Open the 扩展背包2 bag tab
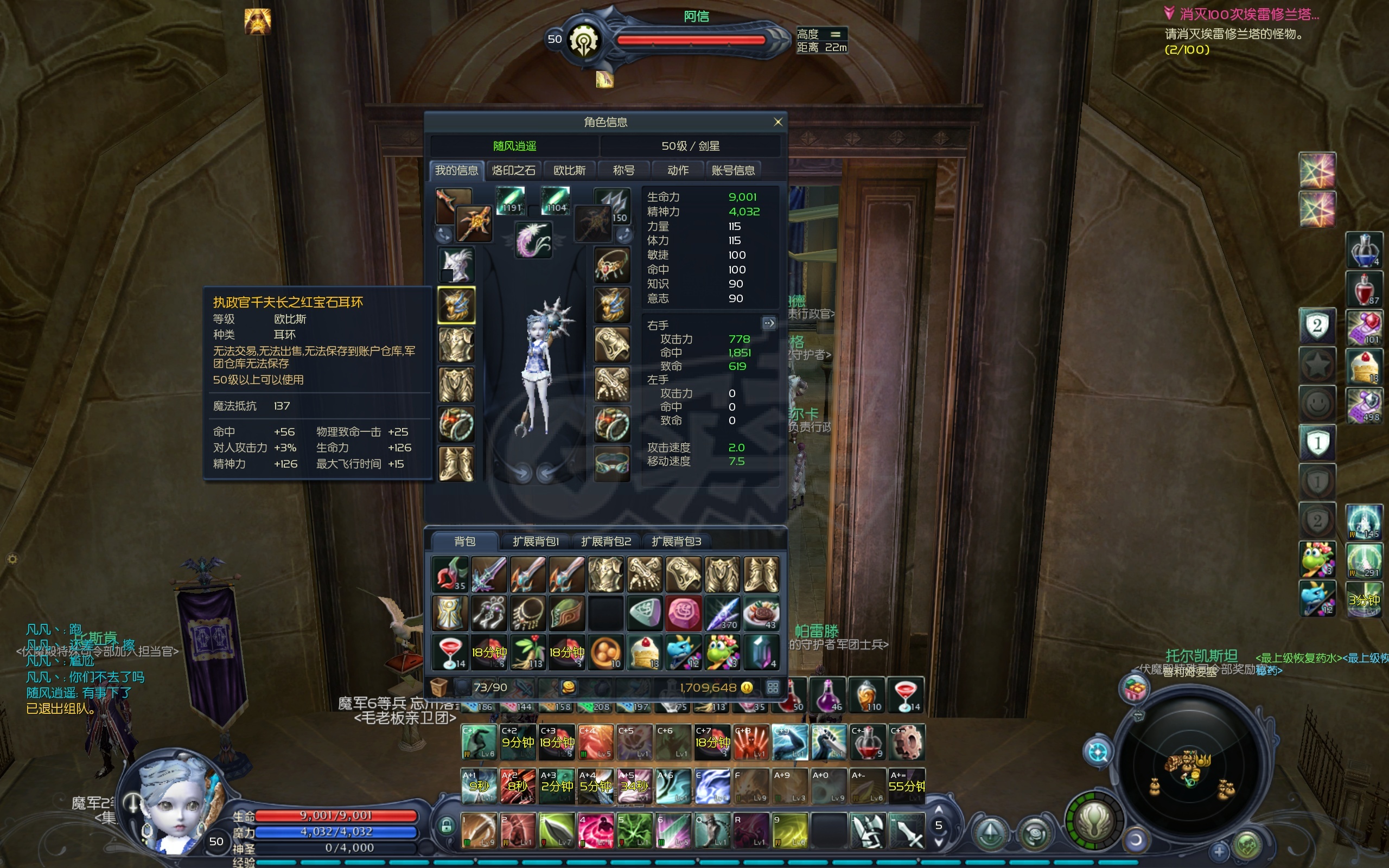 click(x=606, y=541)
